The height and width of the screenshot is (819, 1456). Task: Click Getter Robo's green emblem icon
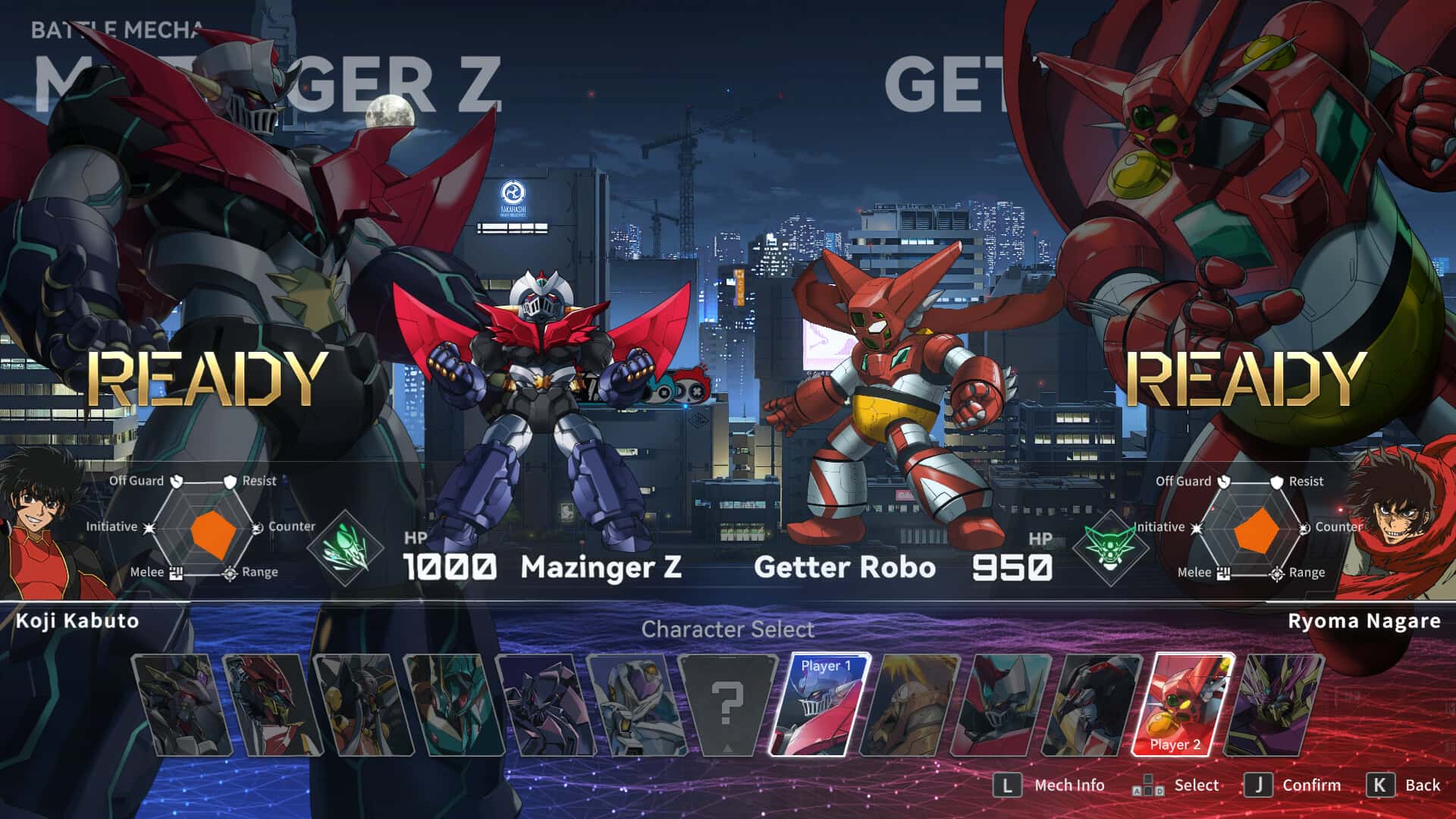pos(1110,548)
